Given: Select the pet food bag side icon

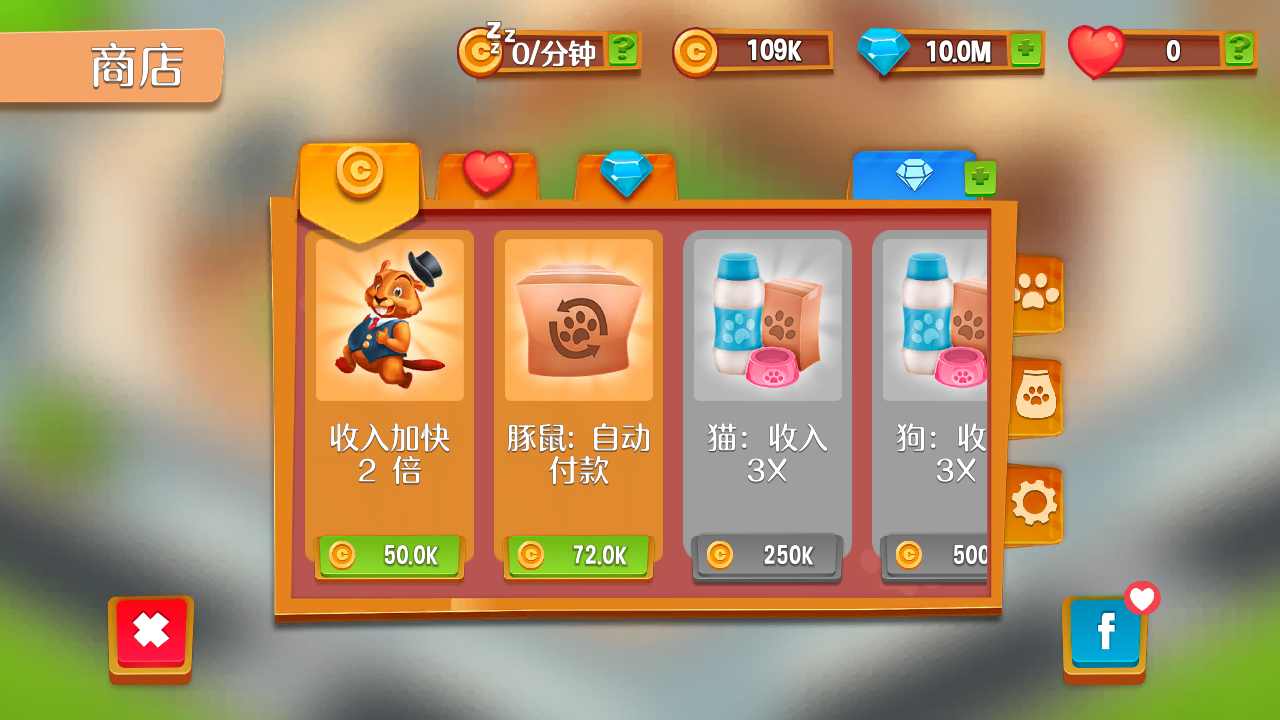Looking at the screenshot, I should point(1037,395).
